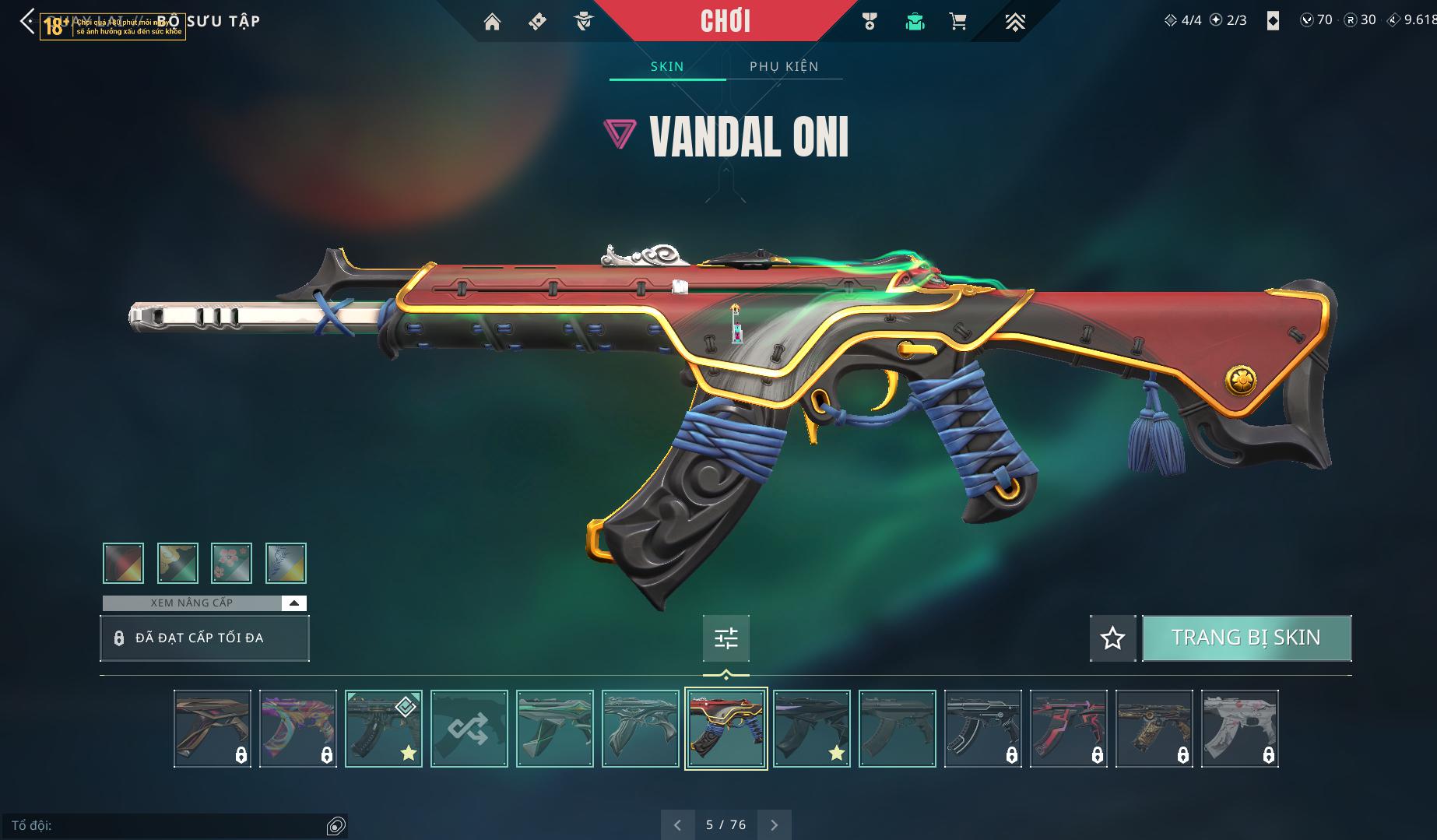Open the shopping cart store icon
Viewport: 1437px width, 840px height.
[958, 22]
